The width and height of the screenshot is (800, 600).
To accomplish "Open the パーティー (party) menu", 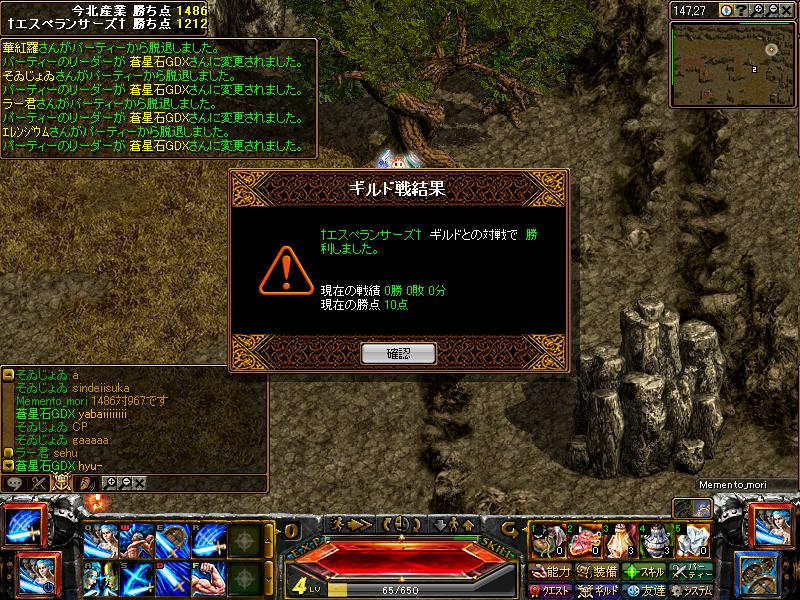I will coord(694,572).
